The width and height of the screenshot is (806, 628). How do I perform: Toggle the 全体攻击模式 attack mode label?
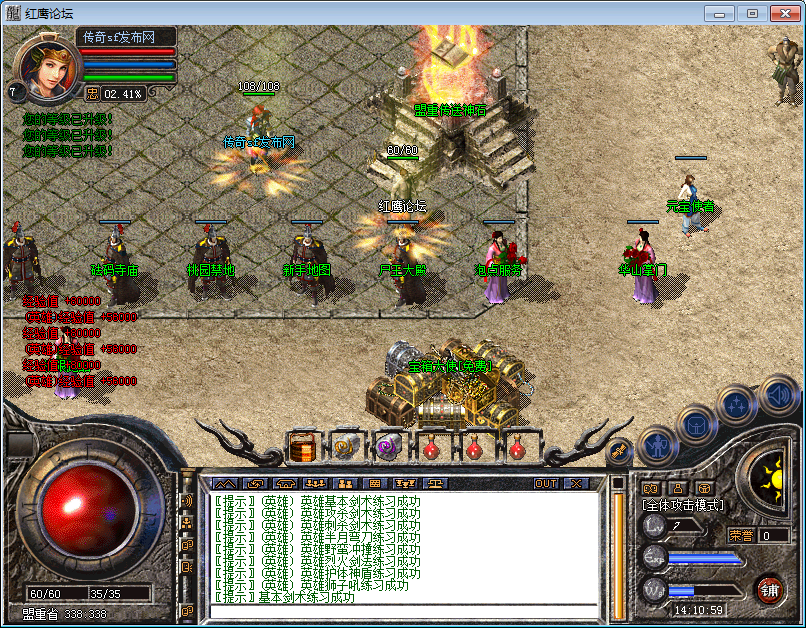(683, 506)
